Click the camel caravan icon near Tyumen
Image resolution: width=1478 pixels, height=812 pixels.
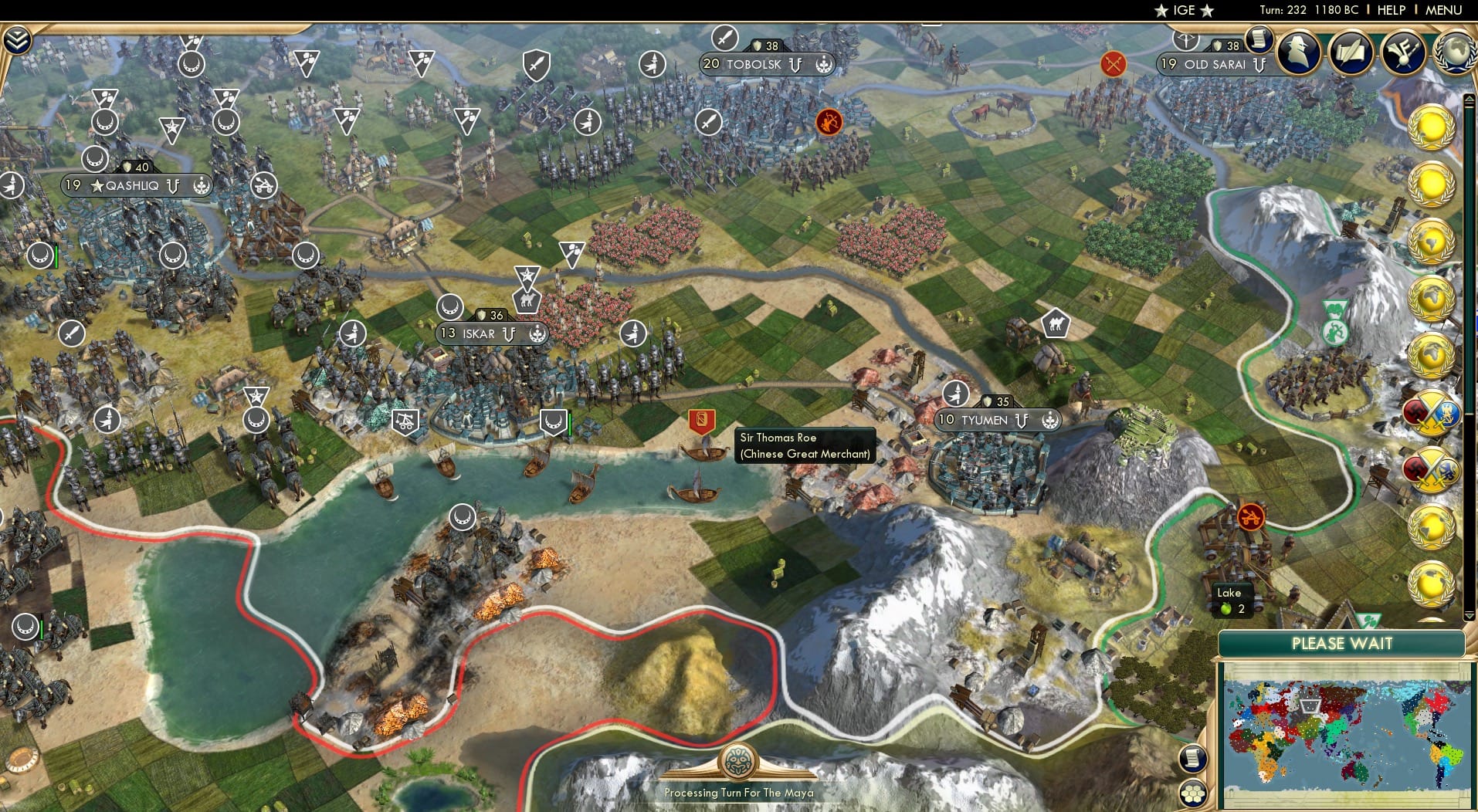click(x=1057, y=323)
